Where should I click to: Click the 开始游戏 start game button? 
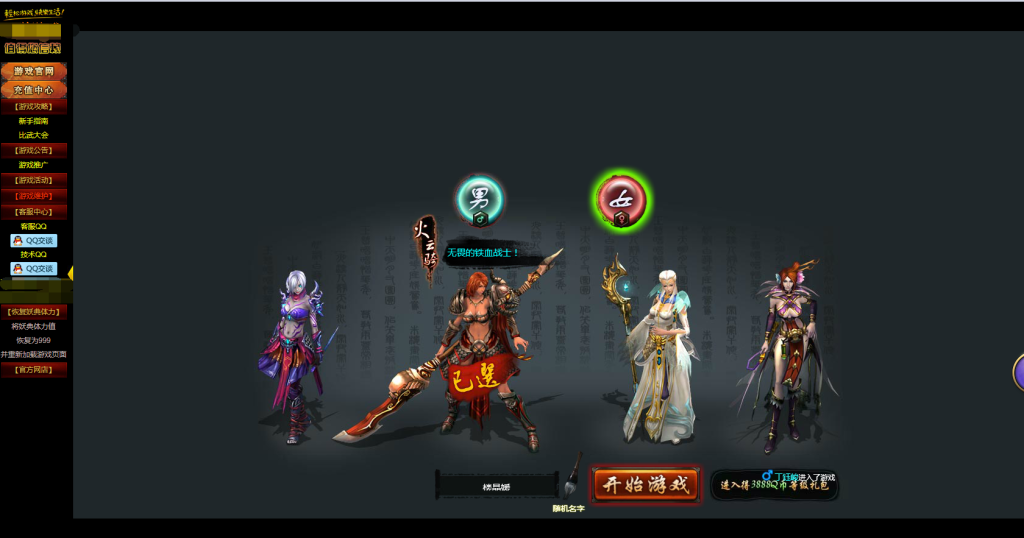pos(645,485)
